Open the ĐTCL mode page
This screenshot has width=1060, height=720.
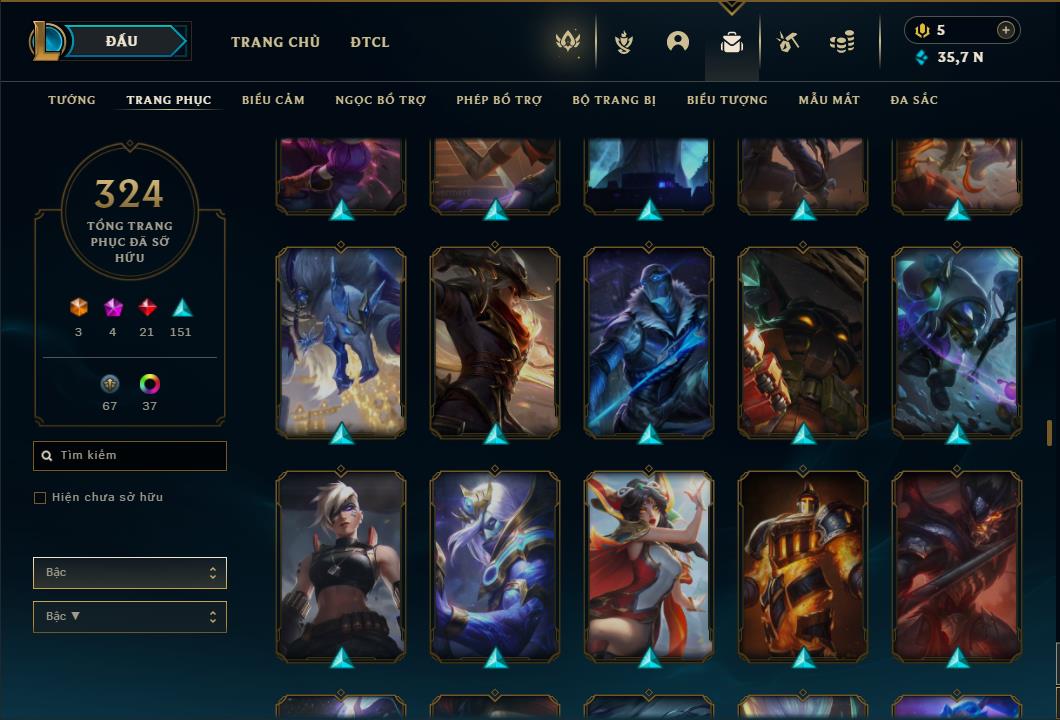tap(370, 42)
